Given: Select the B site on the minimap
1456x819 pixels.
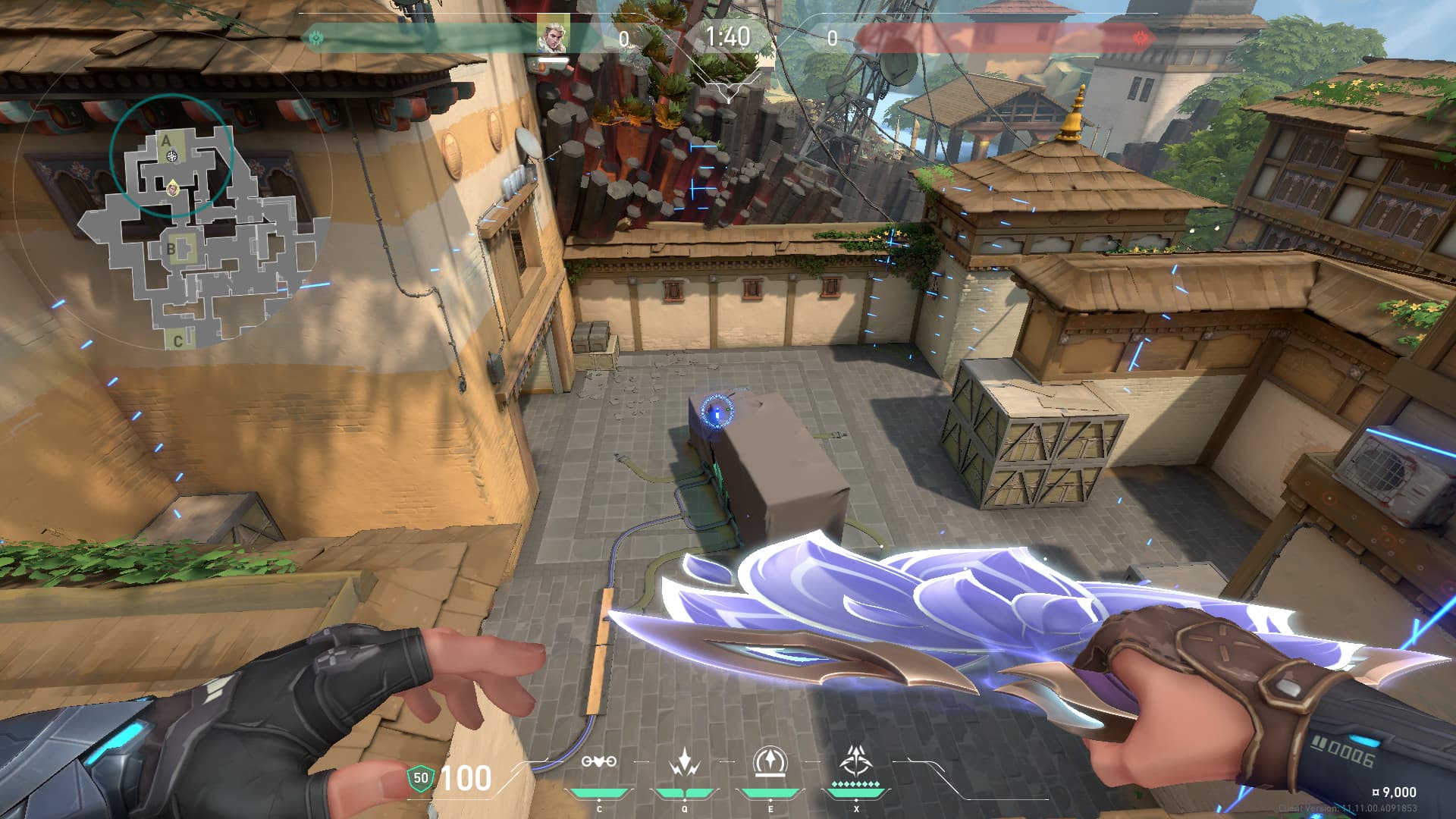Looking at the screenshot, I should tap(171, 248).
